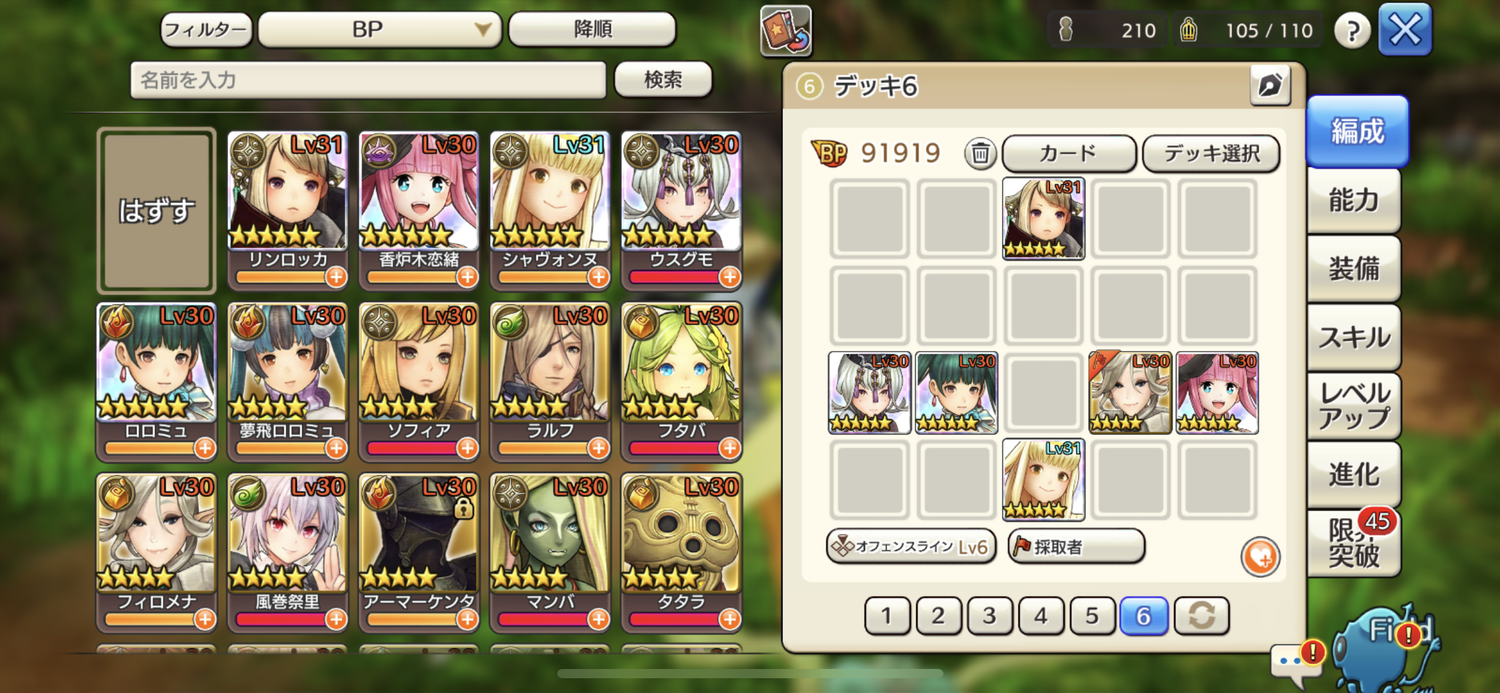Screen dimensions: 1500x693
Task: Open the フィルター filter options
Action: 205,30
